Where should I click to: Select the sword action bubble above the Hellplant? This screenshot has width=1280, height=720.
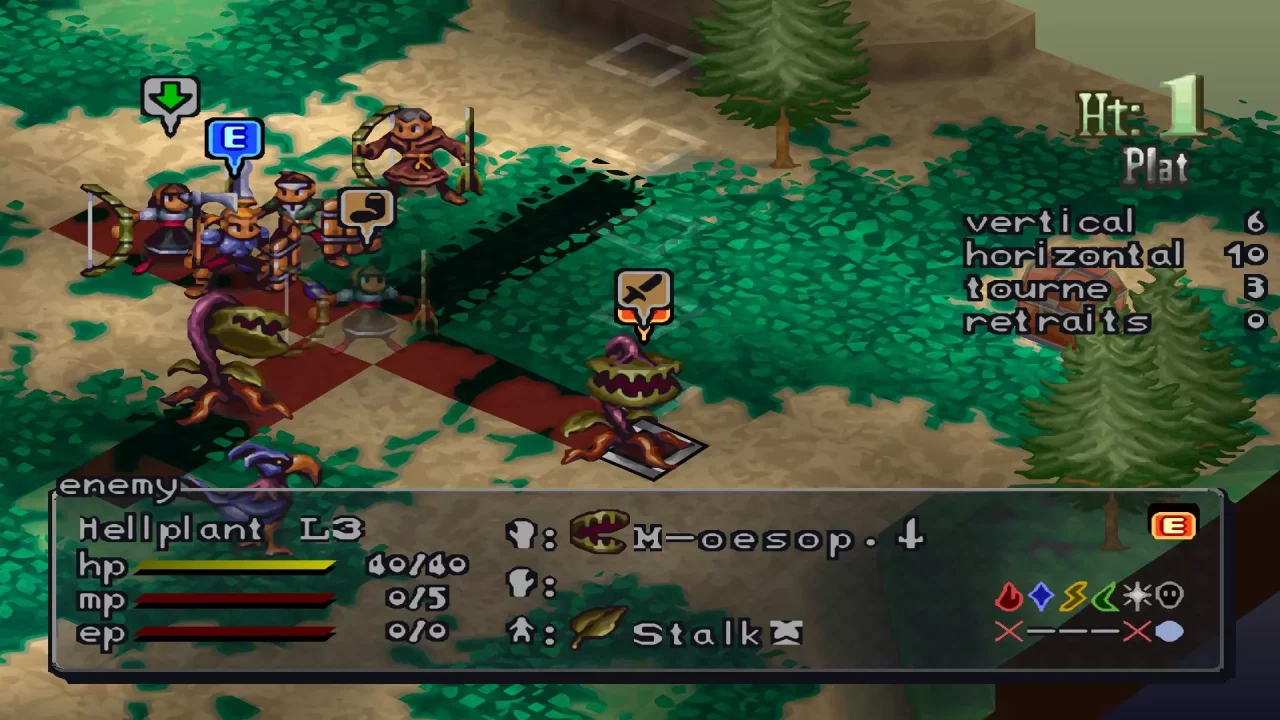coord(643,295)
